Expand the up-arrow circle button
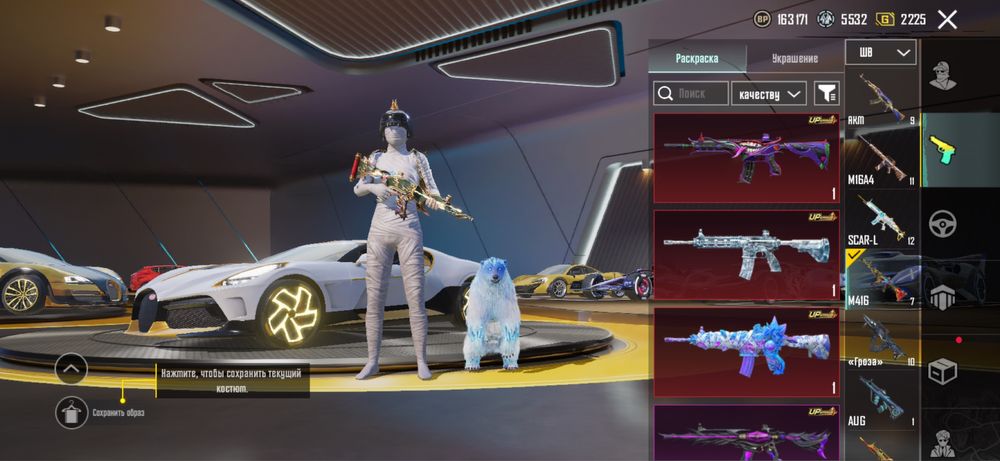 tap(71, 368)
